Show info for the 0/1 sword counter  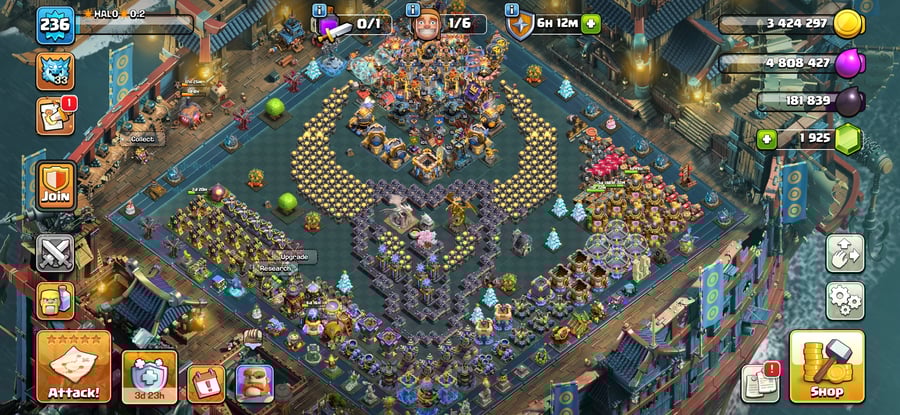tap(320, 10)
